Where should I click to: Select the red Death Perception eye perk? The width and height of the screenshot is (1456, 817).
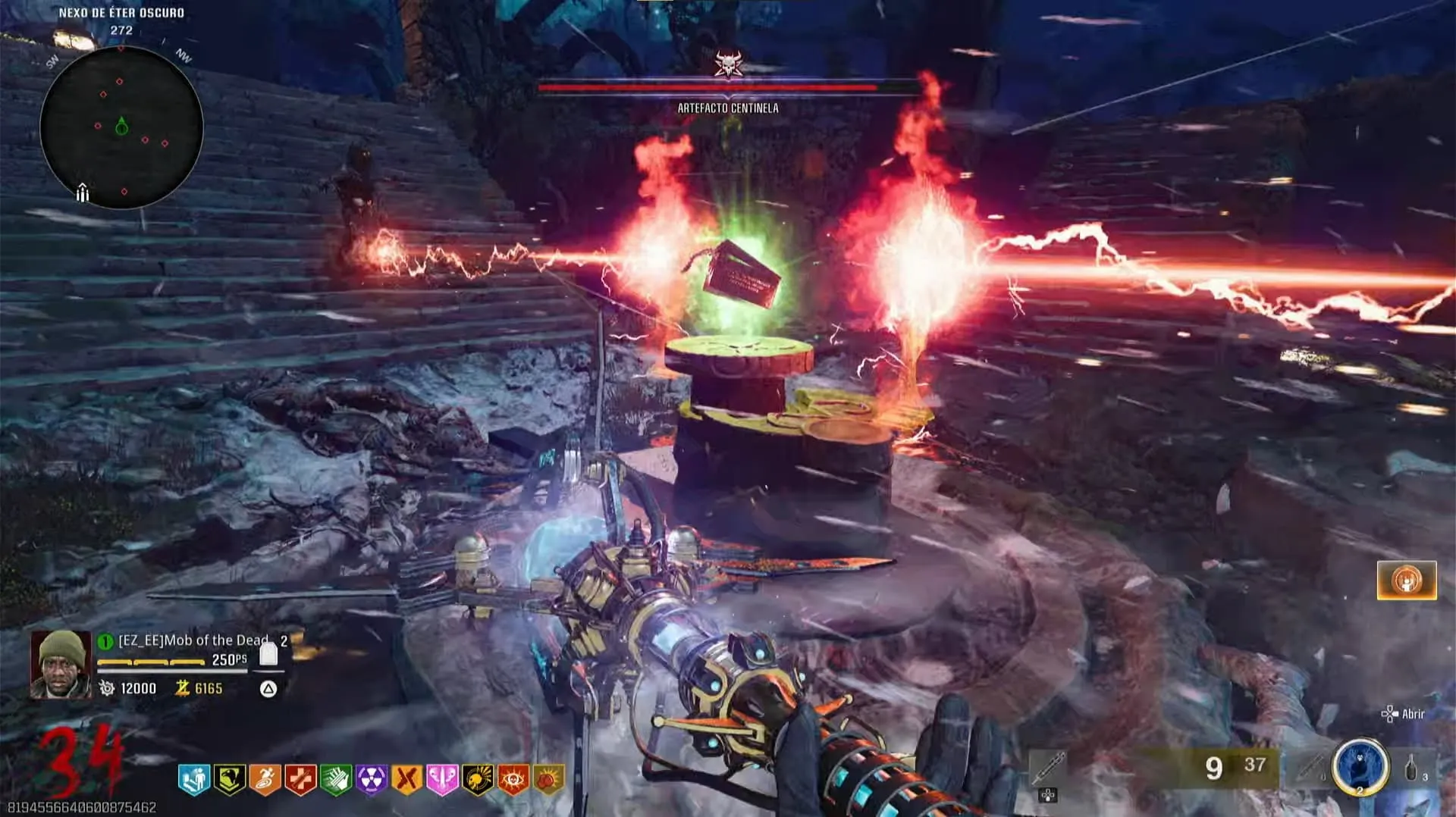tap(513, 779)
